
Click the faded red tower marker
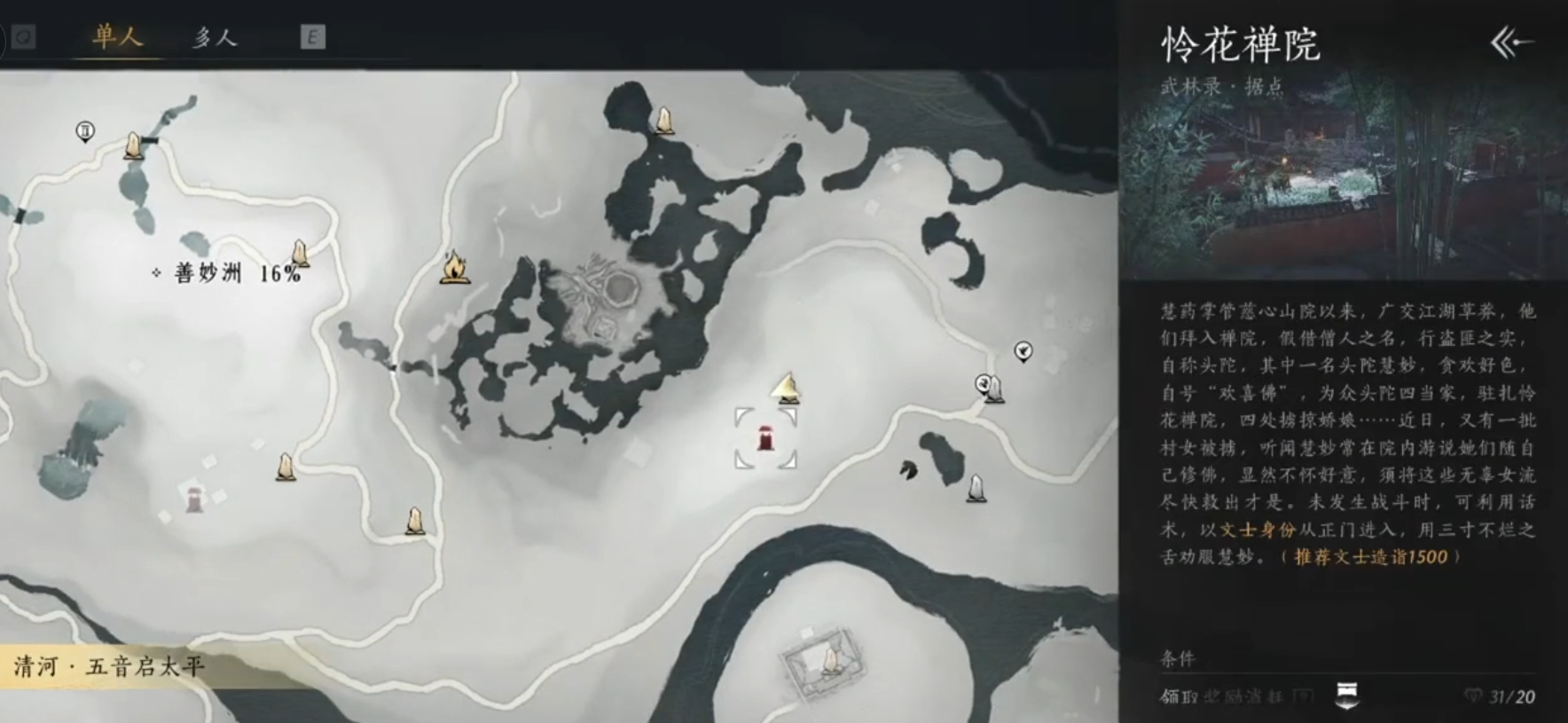tap(193, 499)
